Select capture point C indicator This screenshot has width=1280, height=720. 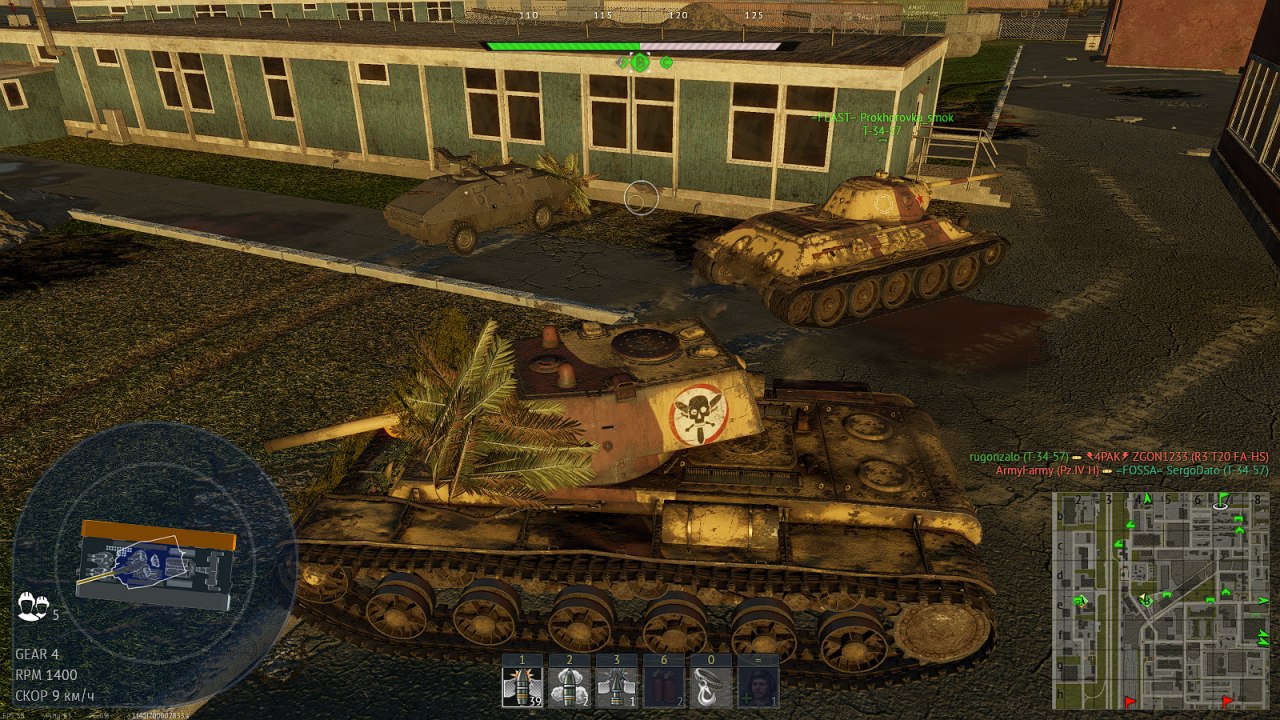[667, 62]
